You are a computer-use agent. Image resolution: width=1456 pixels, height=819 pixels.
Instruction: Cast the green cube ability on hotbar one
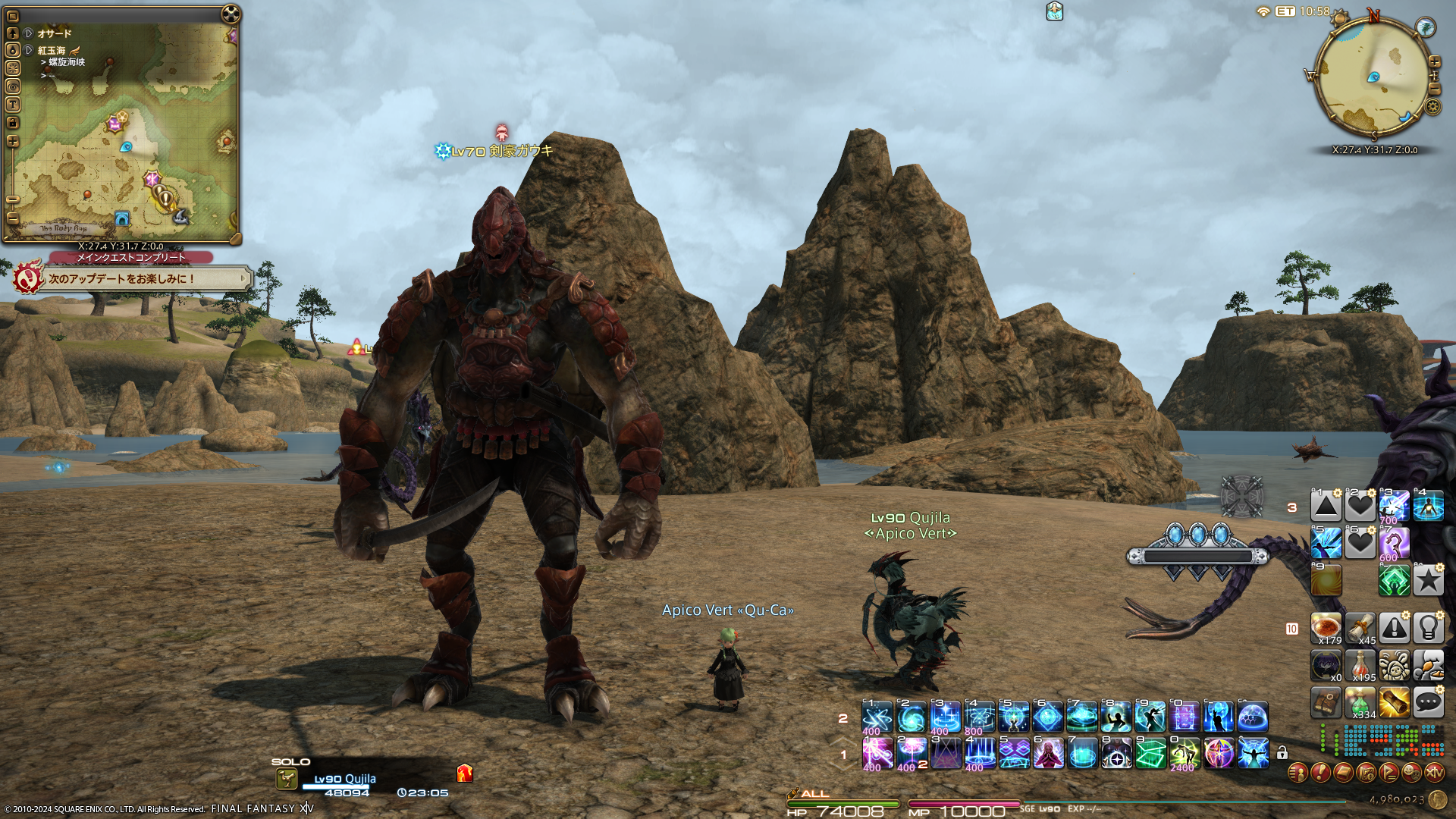[1150, 754]
